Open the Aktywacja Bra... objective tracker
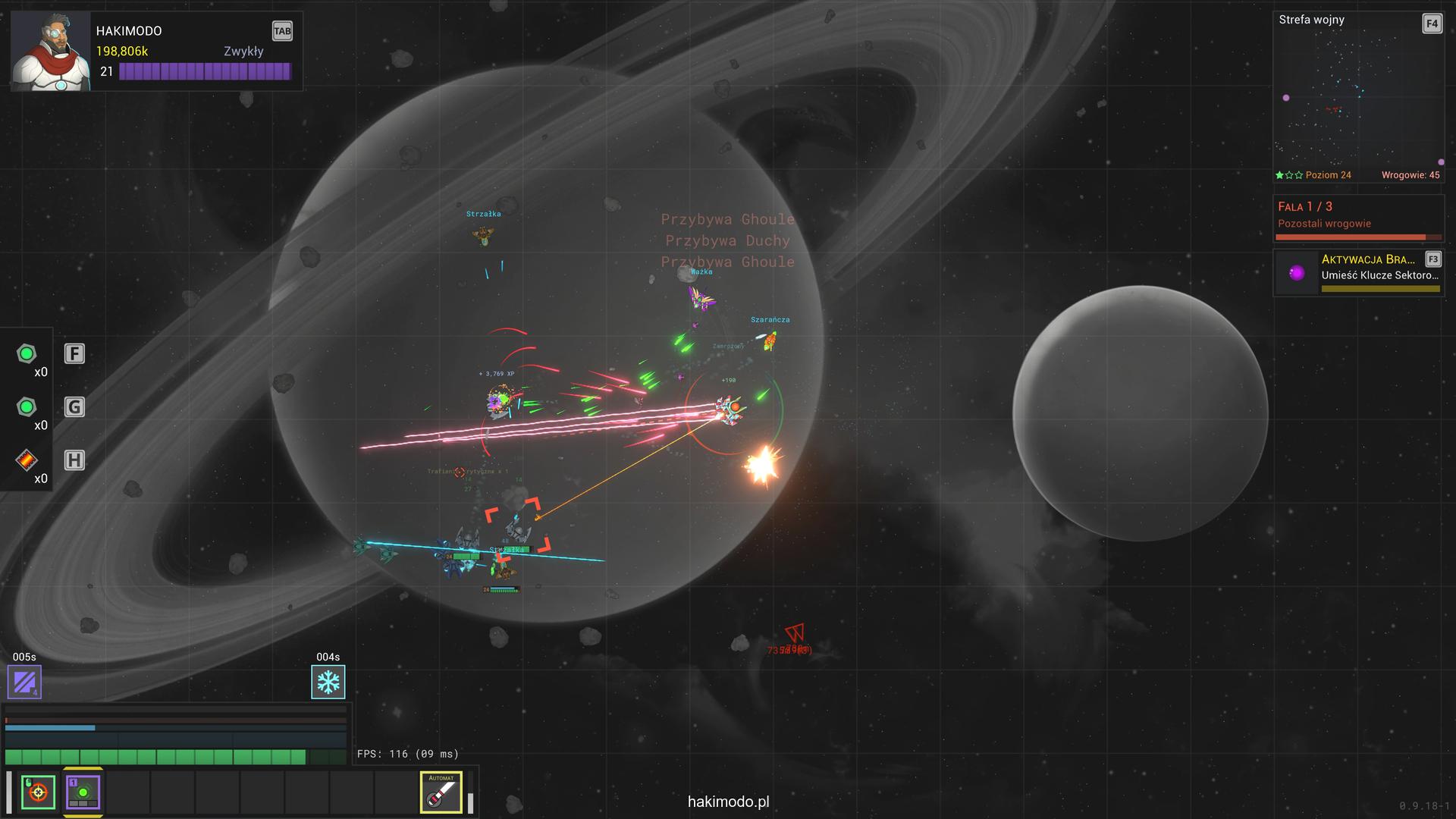 tap(1357, 273)
